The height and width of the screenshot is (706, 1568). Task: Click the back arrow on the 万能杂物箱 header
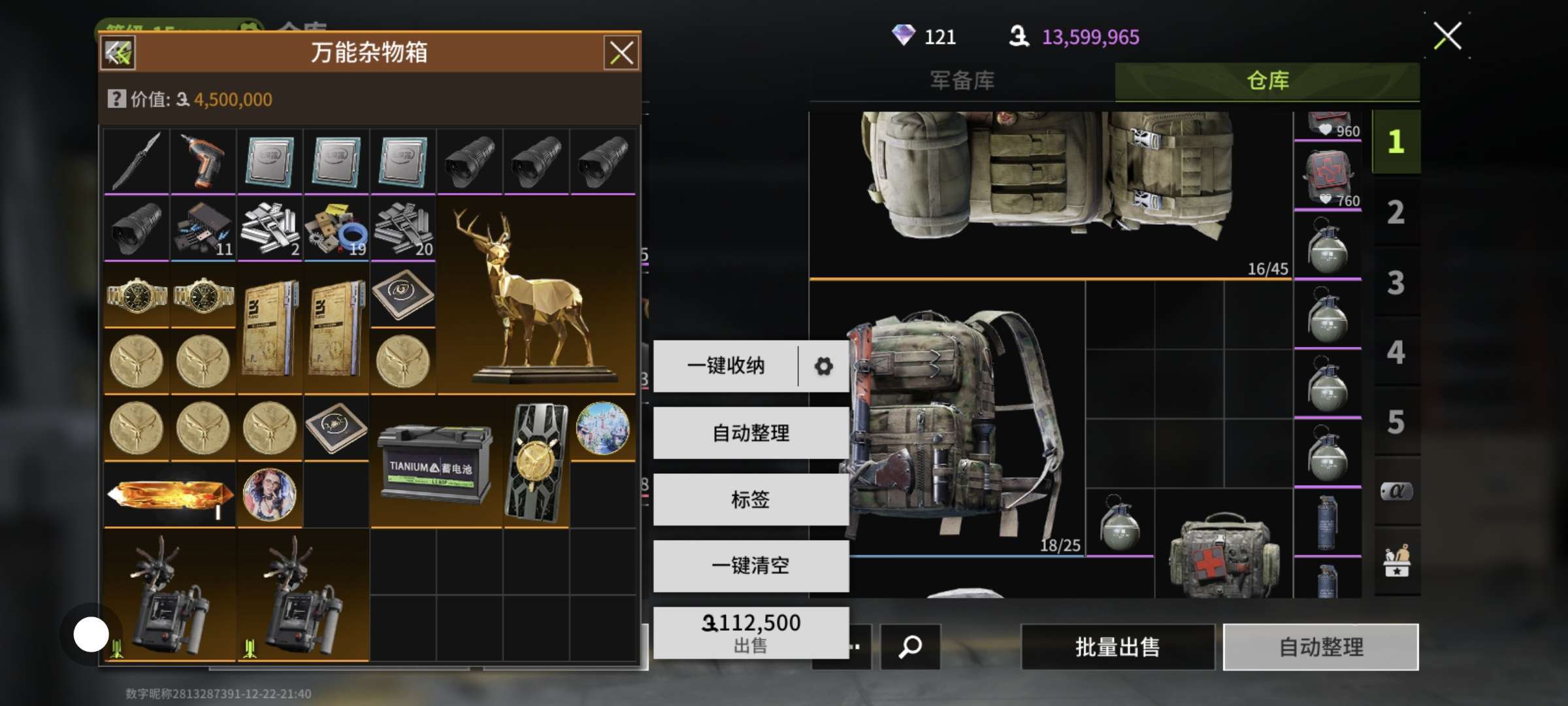118,53
